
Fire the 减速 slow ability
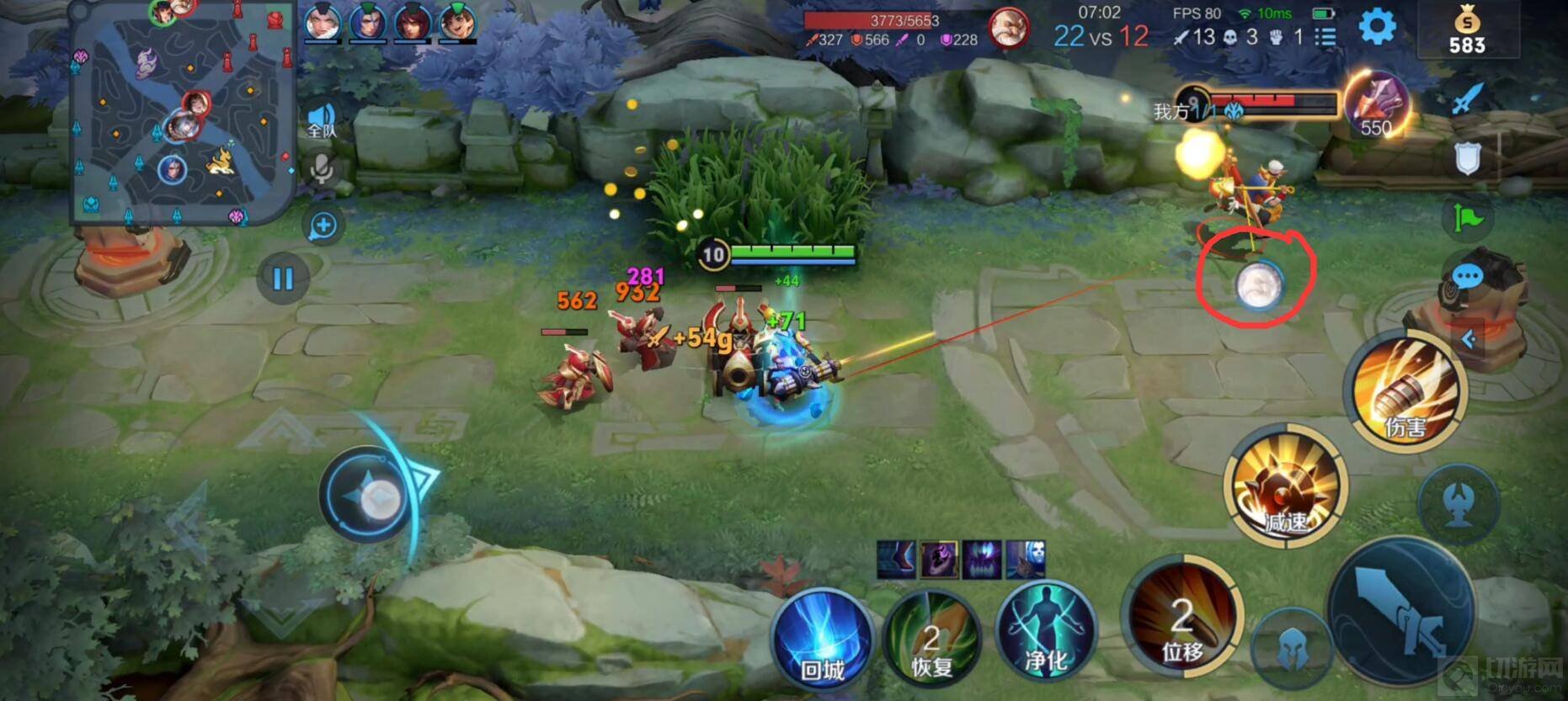1285,486
